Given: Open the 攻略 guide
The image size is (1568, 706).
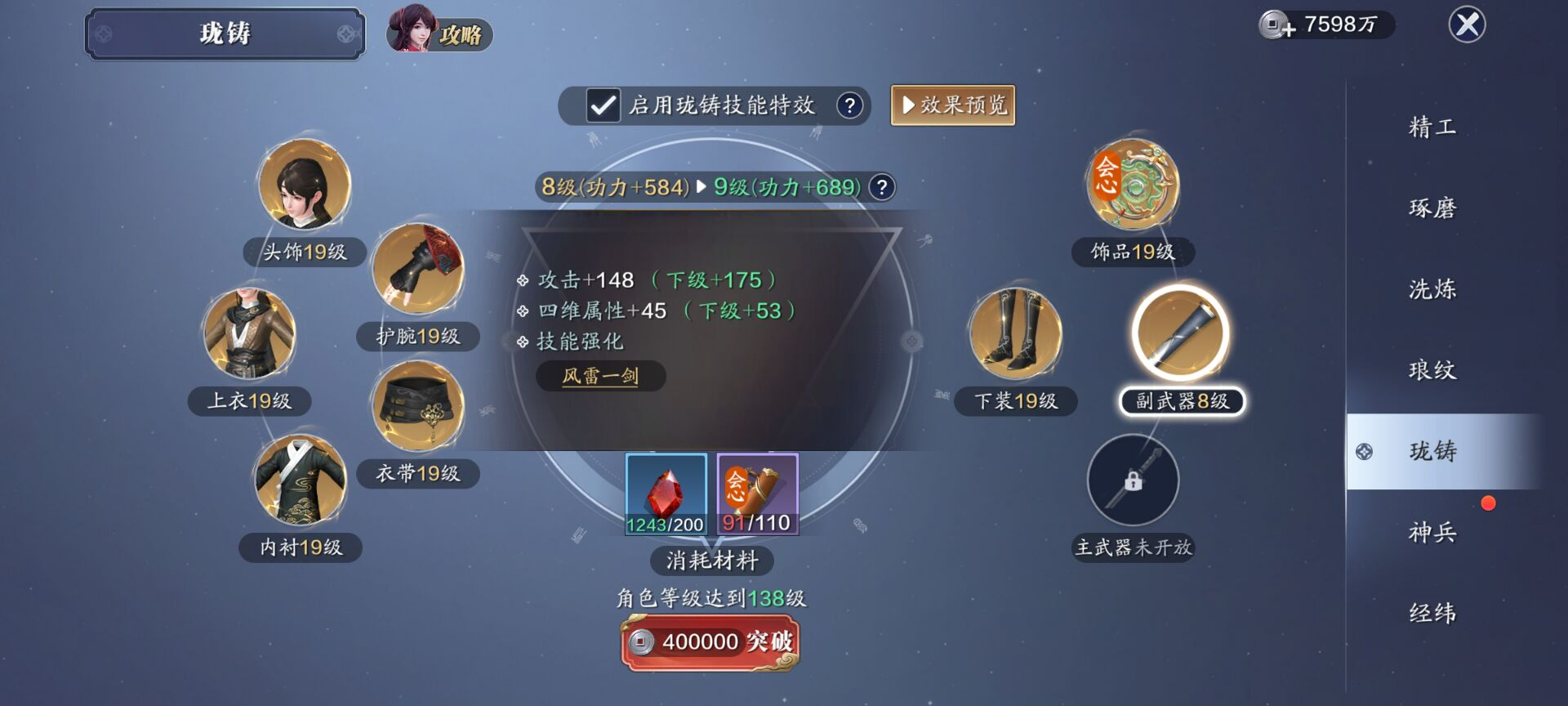Looking at the screenshot, I should 440,31.
